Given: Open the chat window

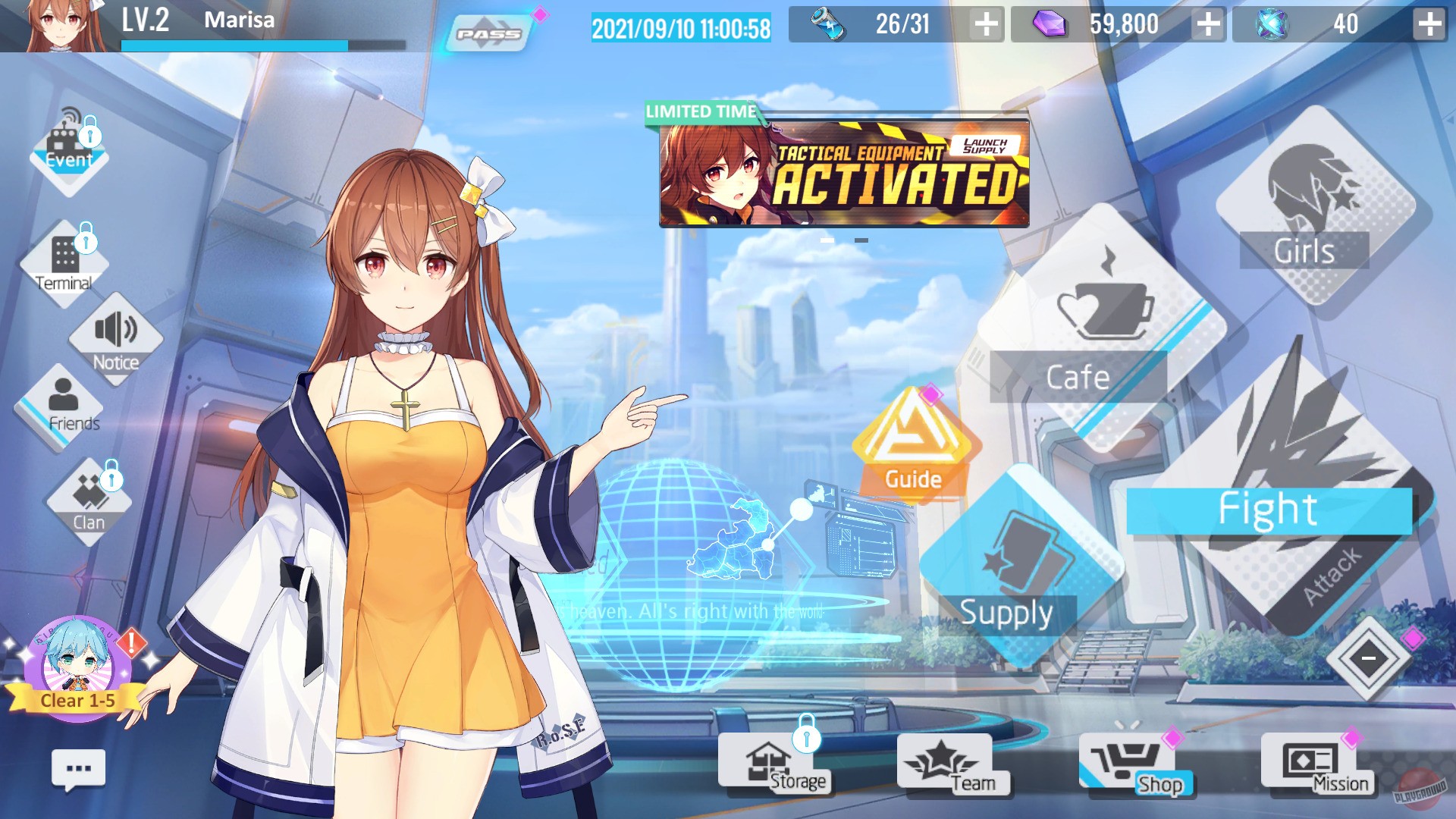Looking at the screenshot, I should tap(78, 769).
